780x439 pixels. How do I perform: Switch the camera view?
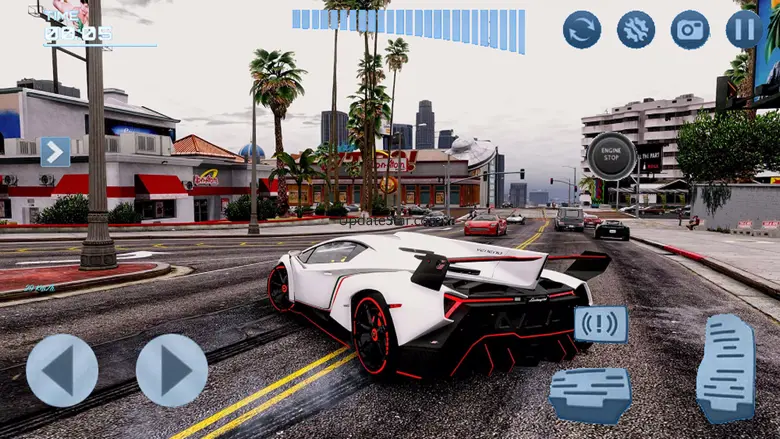[x=690, y=30]
